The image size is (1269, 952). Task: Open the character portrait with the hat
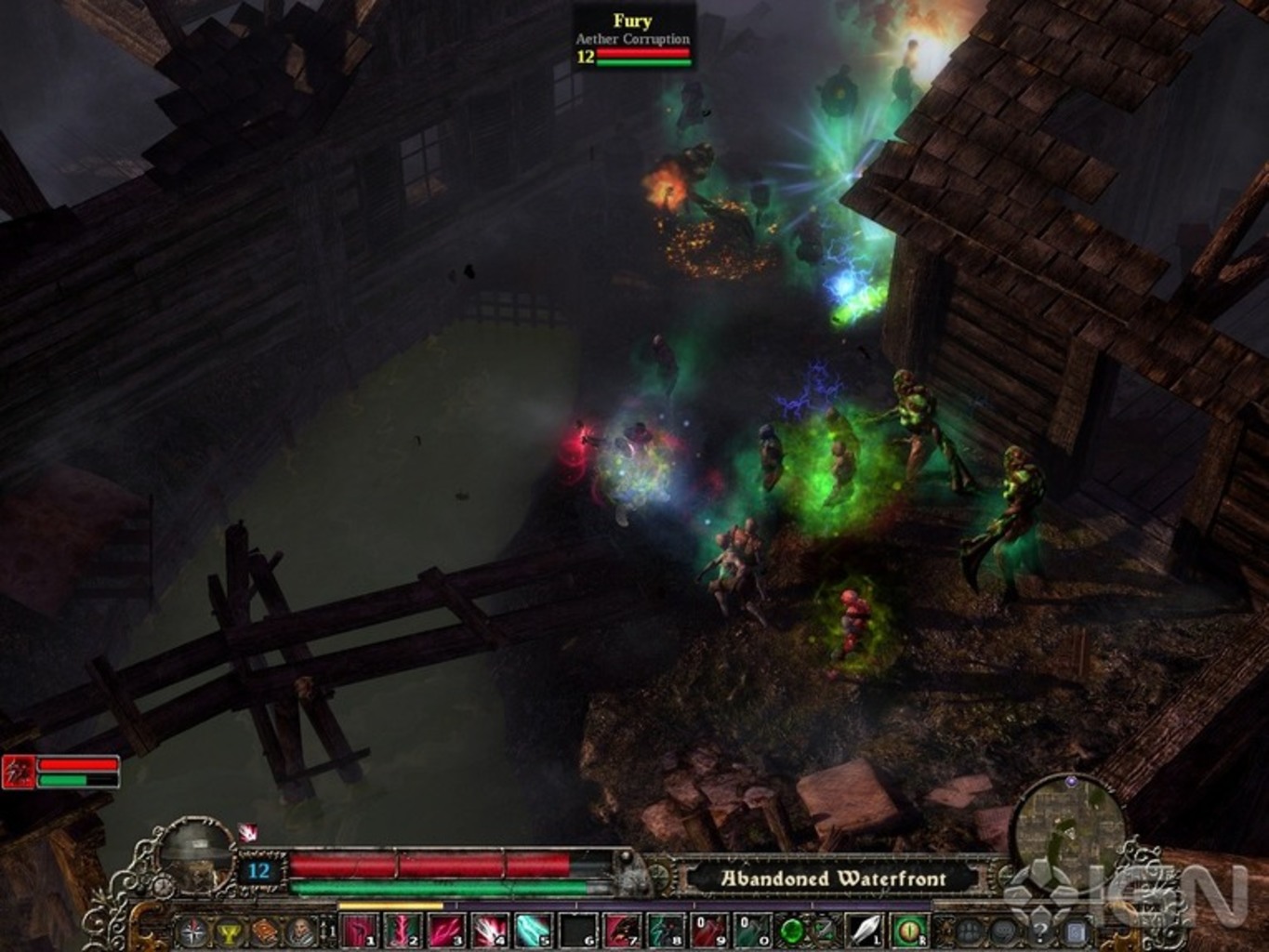point(196,853)
